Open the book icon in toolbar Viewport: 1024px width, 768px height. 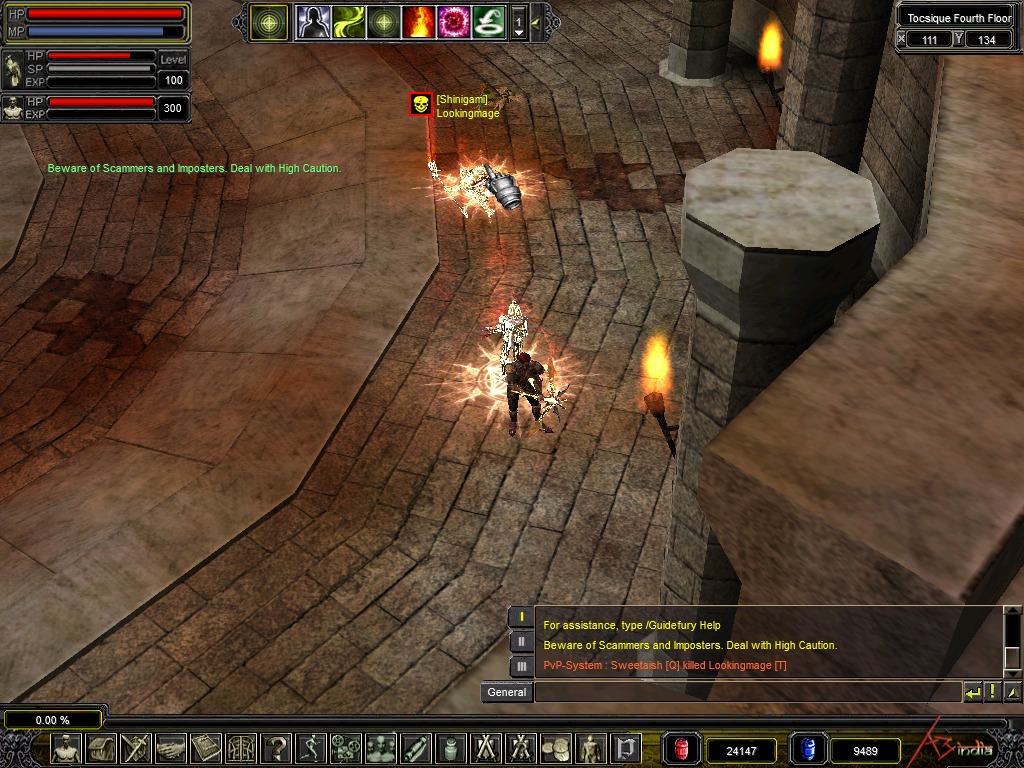pos(206,748)
